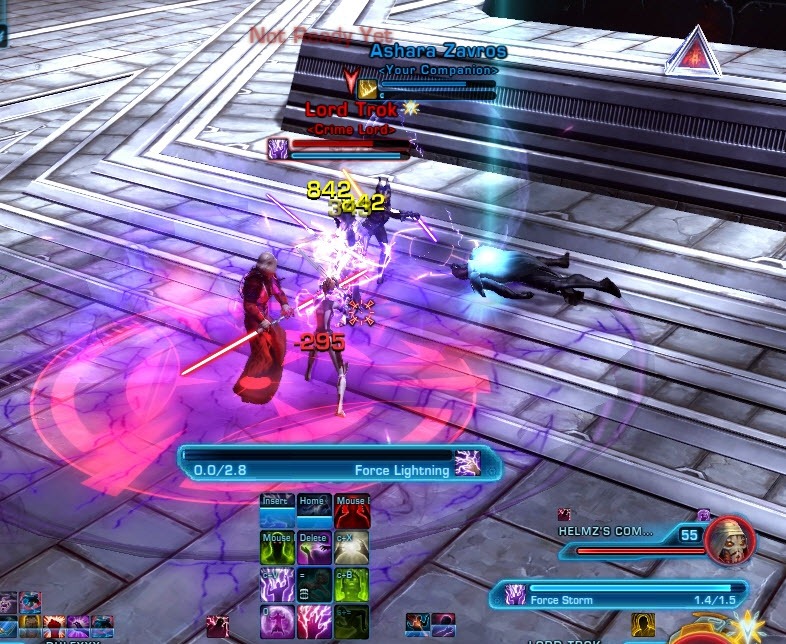Viewport: 786px width, 644px height.
Task: Trigger the red hooded figure ability
Action: 351,510
